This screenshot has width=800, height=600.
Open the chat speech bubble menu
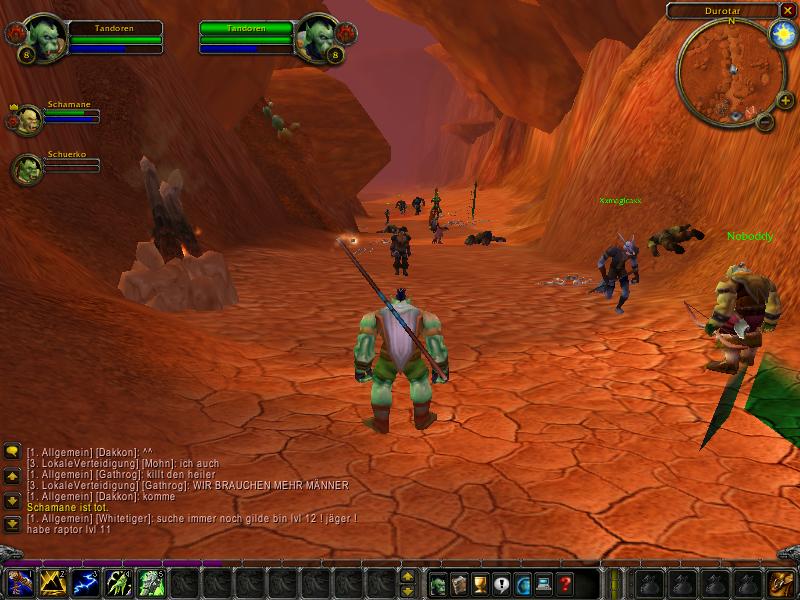pyautogui.click(x=12, y=451)
